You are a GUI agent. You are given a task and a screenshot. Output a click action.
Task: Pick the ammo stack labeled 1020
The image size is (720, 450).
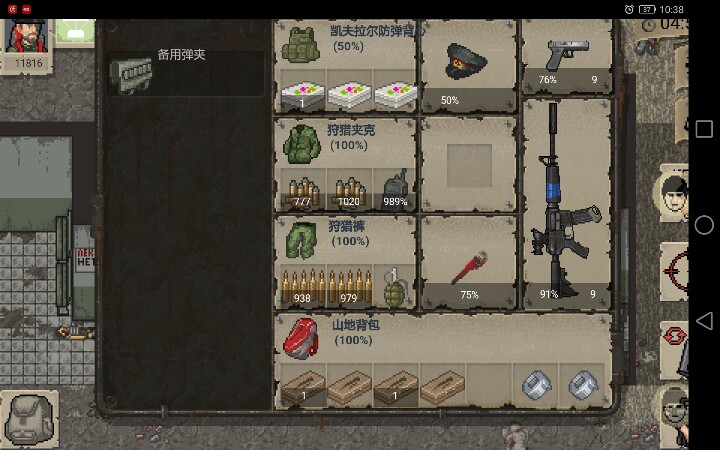[349, 189]
